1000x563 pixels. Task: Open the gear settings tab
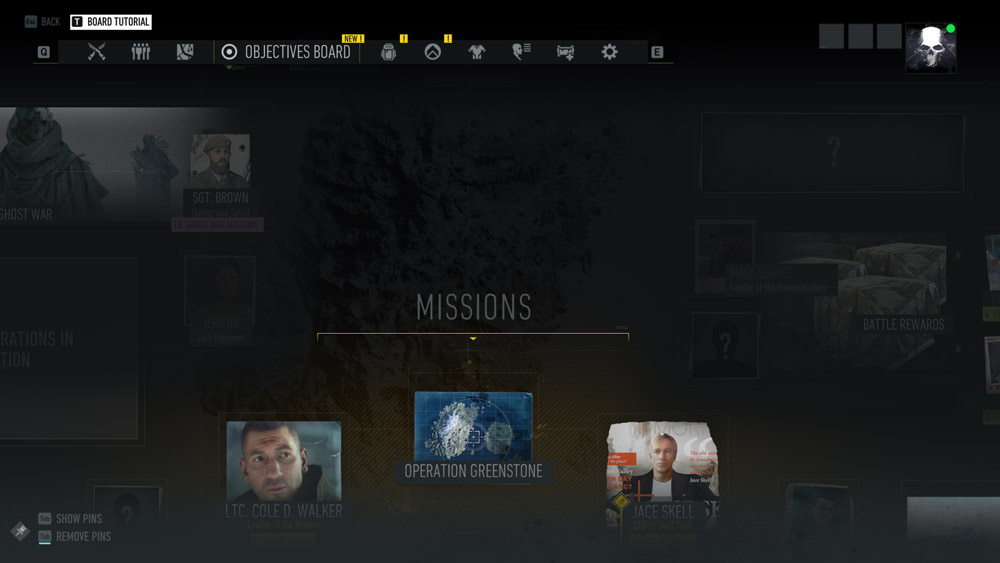[609, 52]
